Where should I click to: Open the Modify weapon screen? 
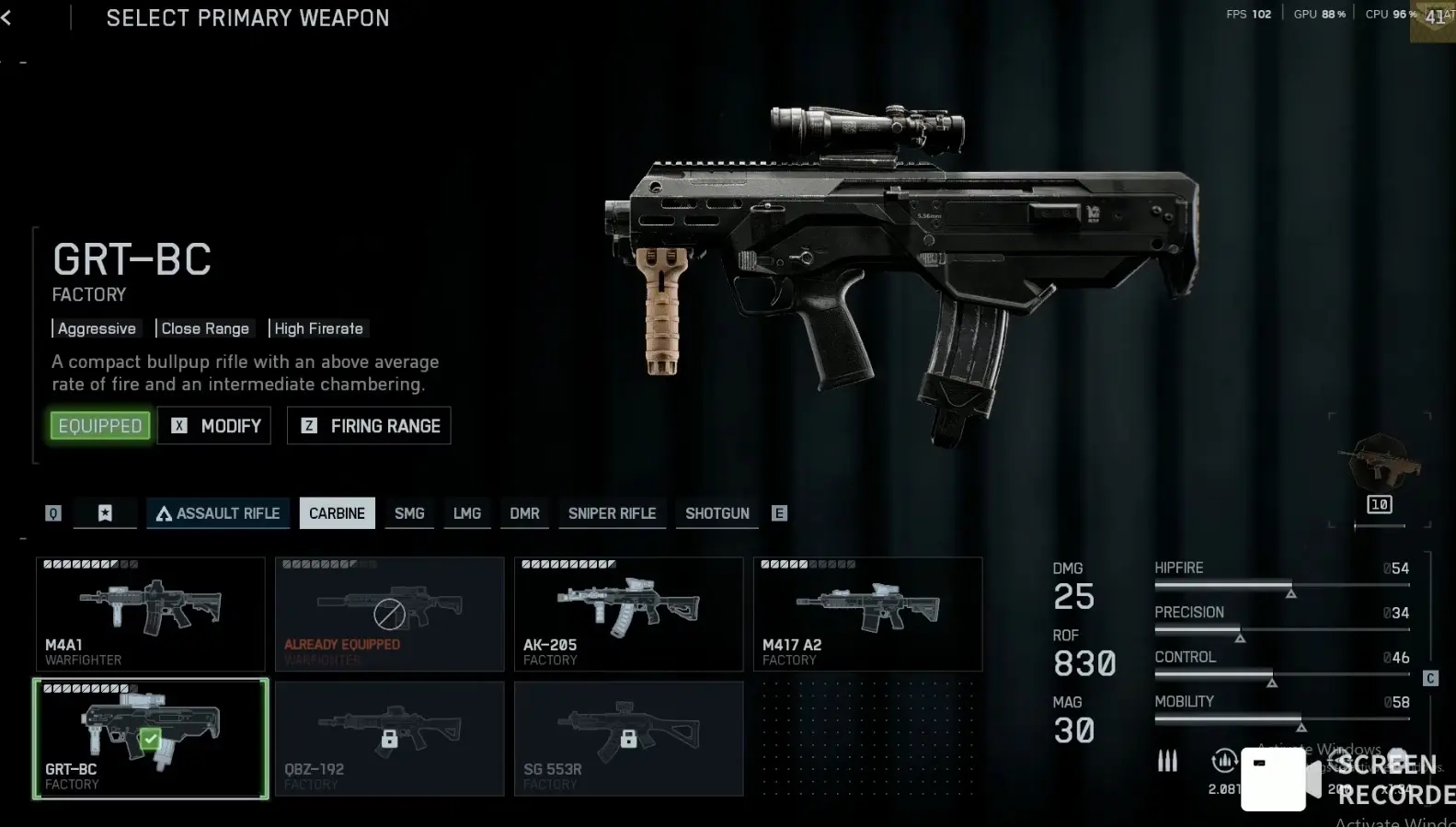[214, 426]
